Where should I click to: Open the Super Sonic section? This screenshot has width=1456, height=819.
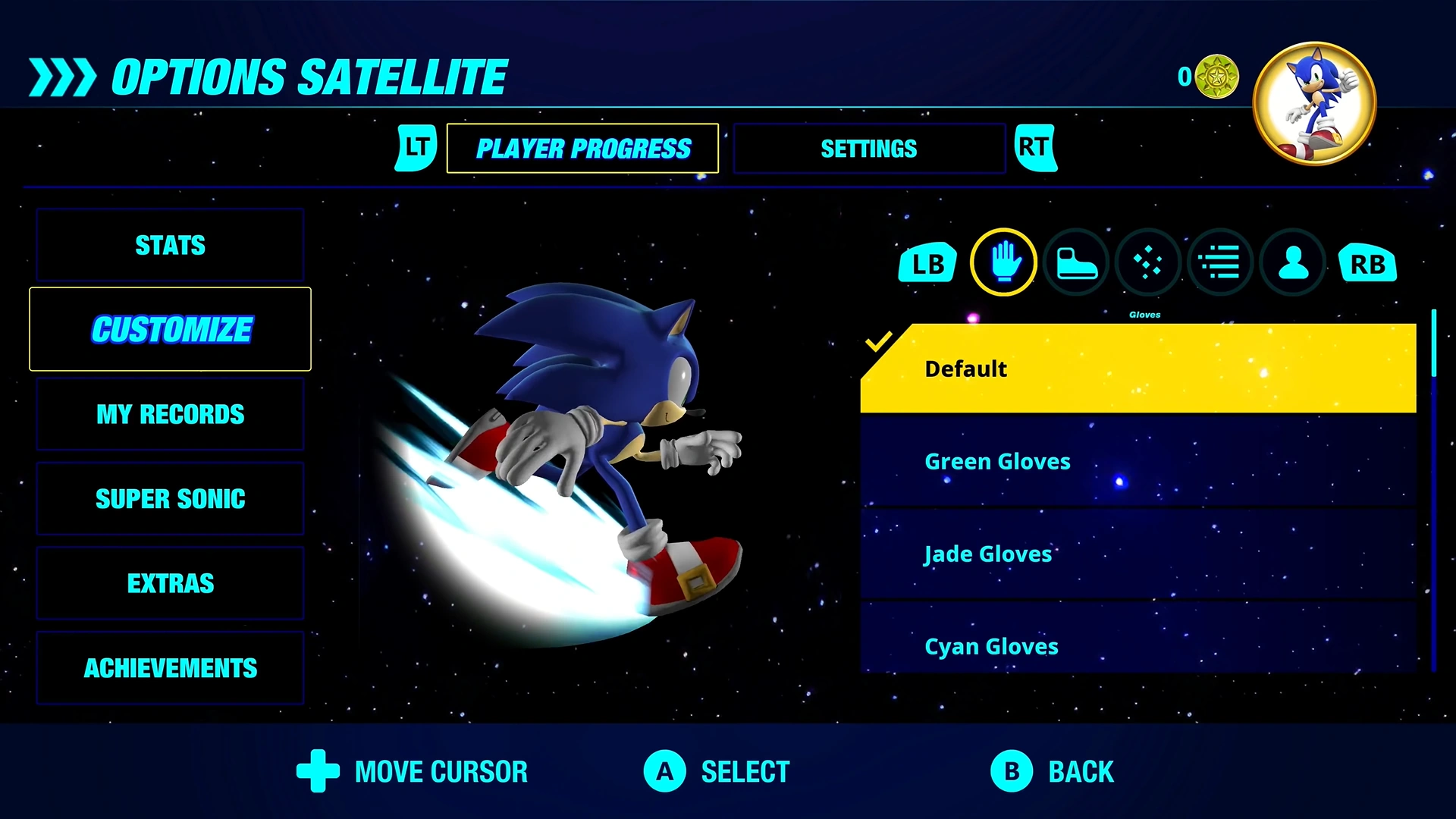coord(170,498)
